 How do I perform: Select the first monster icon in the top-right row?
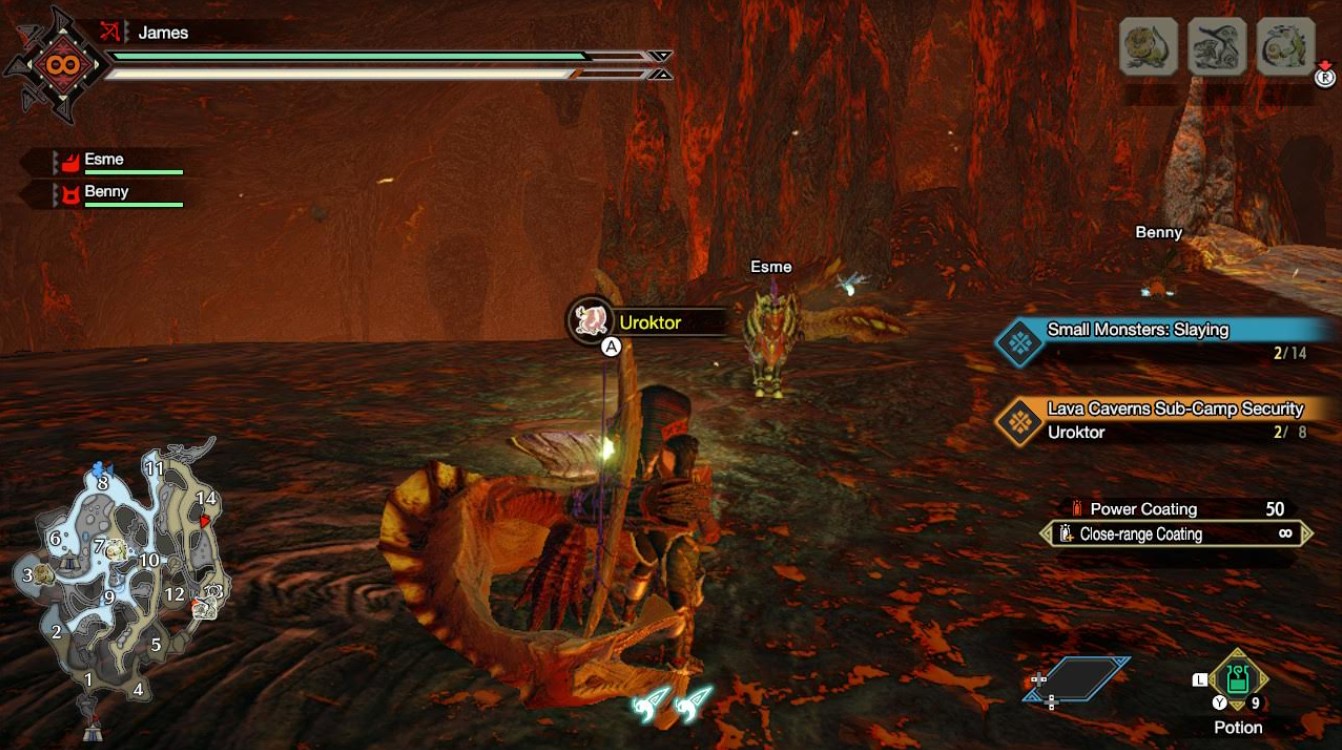tap(1147, 47)
